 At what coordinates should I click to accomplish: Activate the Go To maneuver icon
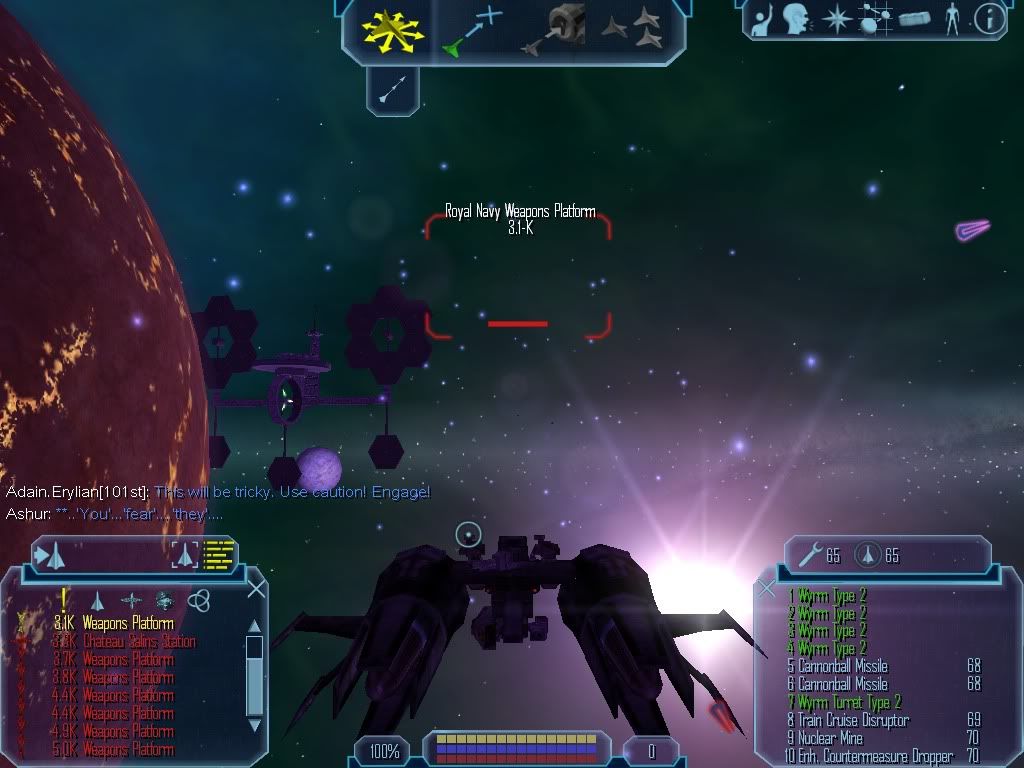pos(472,30)
